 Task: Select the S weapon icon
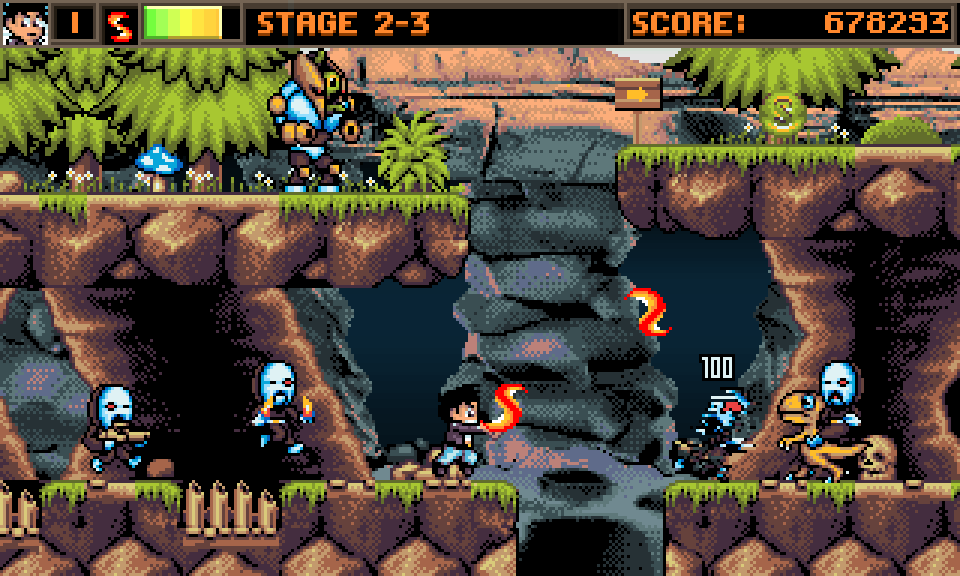coord(120,24)
